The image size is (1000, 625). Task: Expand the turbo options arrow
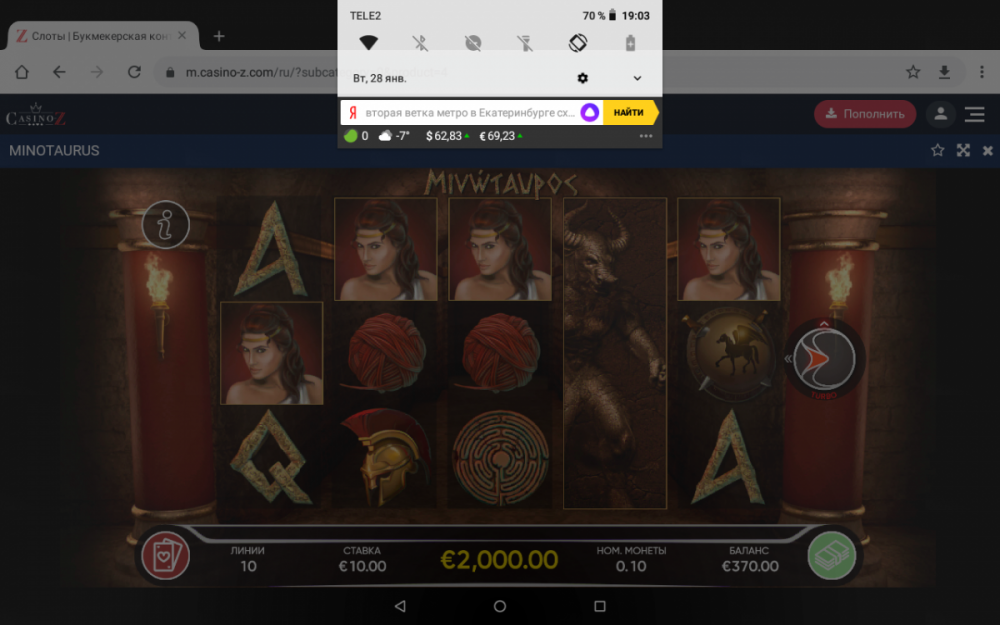(787, 359)
